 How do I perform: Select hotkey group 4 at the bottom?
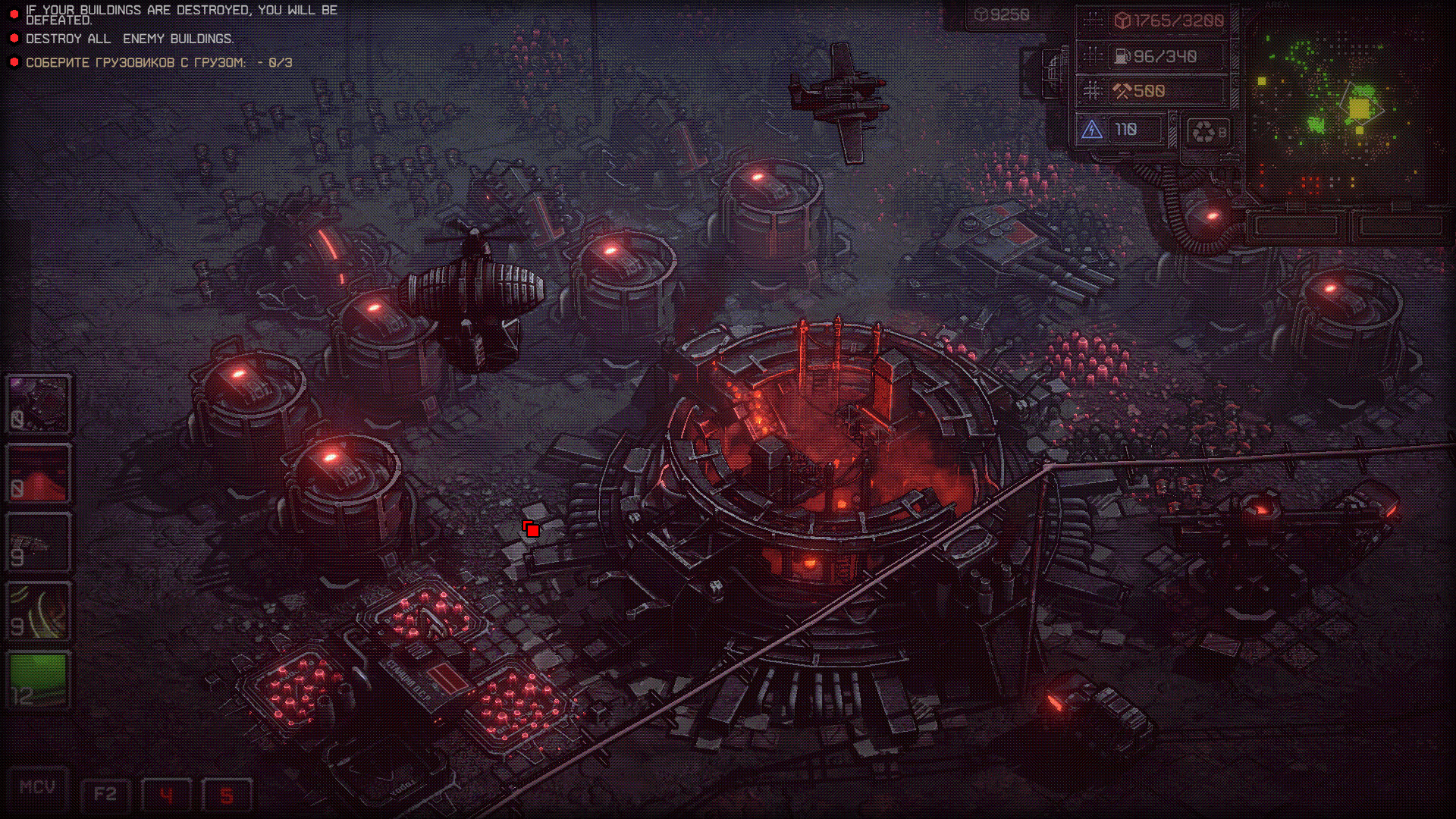pyautogui.click(x=166, y=795)
